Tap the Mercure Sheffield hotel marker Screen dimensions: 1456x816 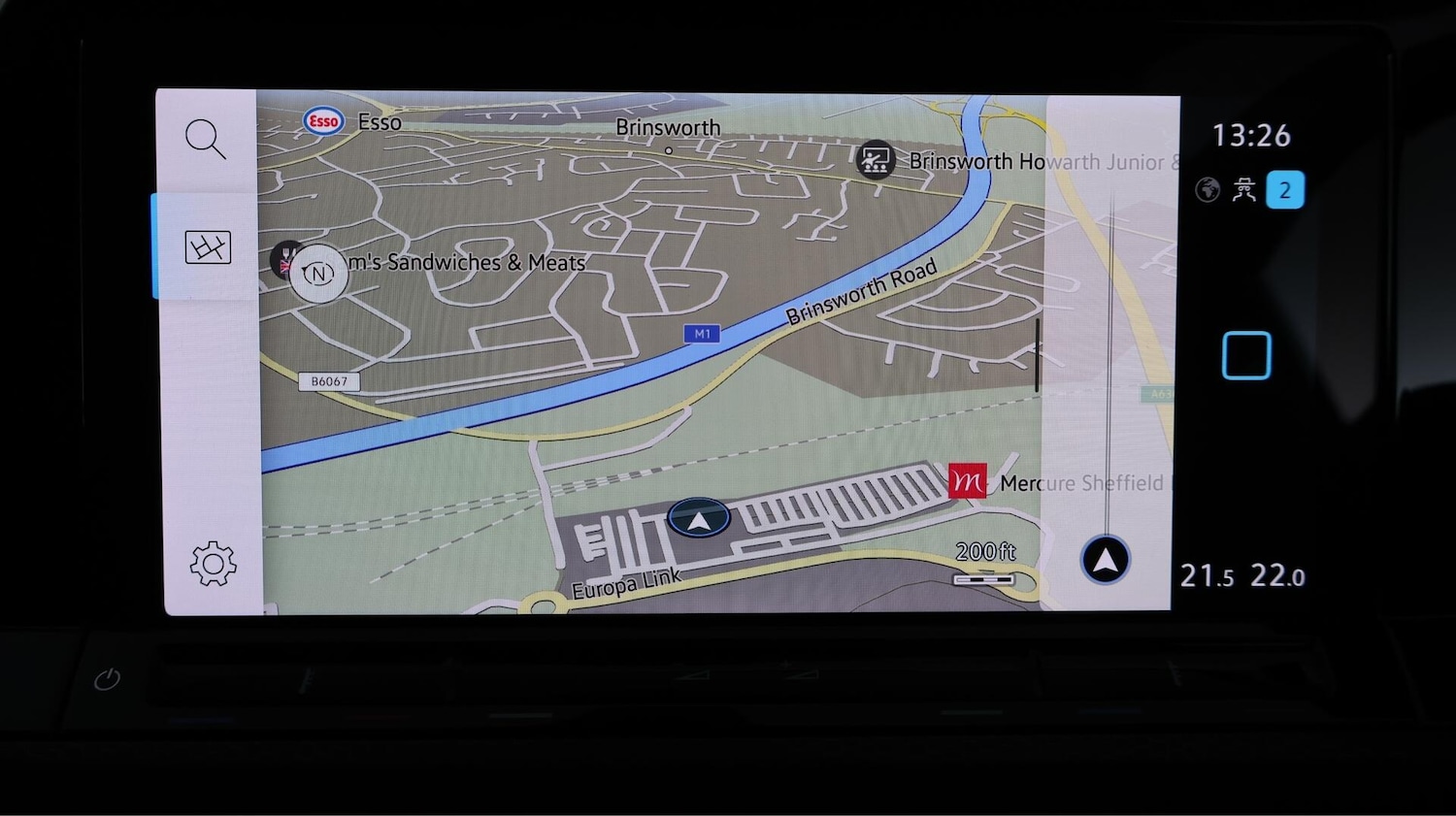[968, 481]
